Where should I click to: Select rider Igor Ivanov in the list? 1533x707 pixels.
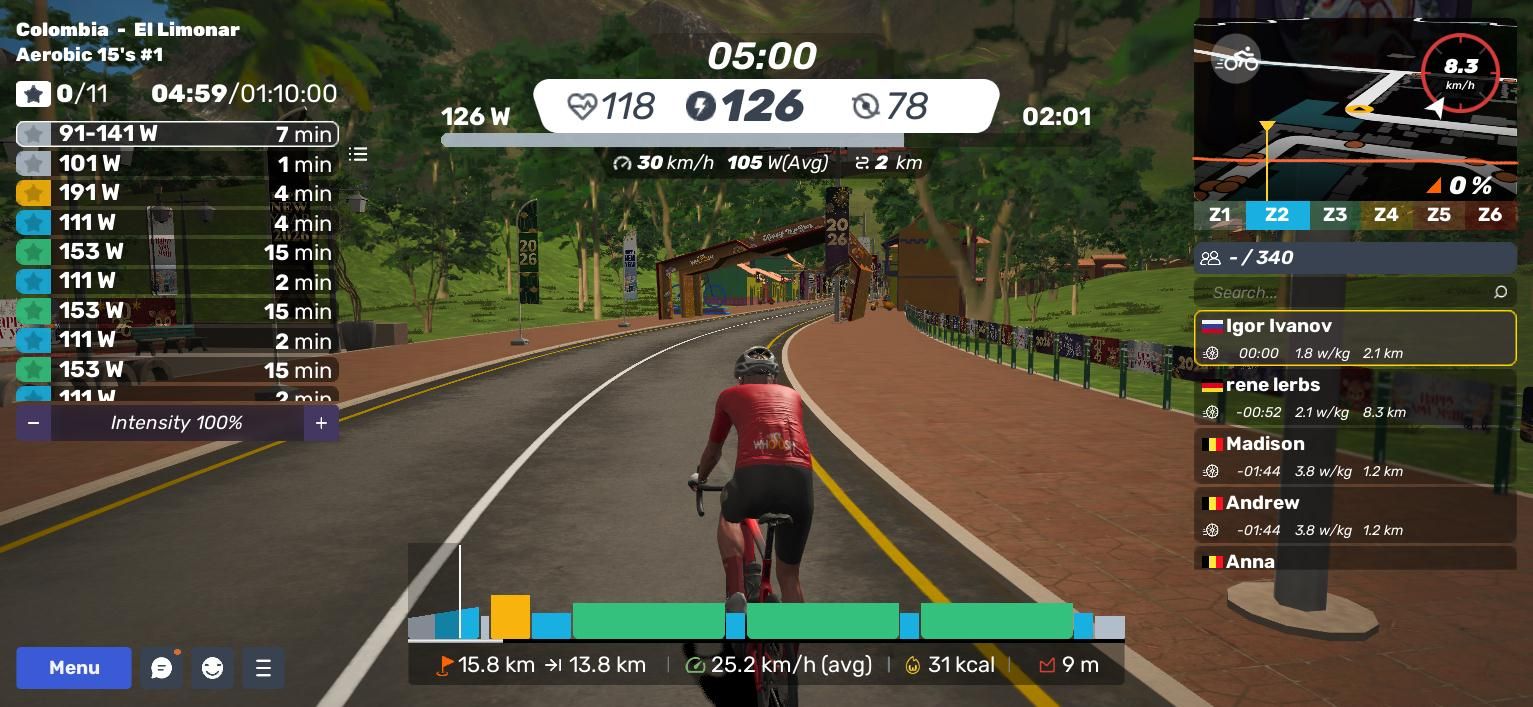point(1354,338)
